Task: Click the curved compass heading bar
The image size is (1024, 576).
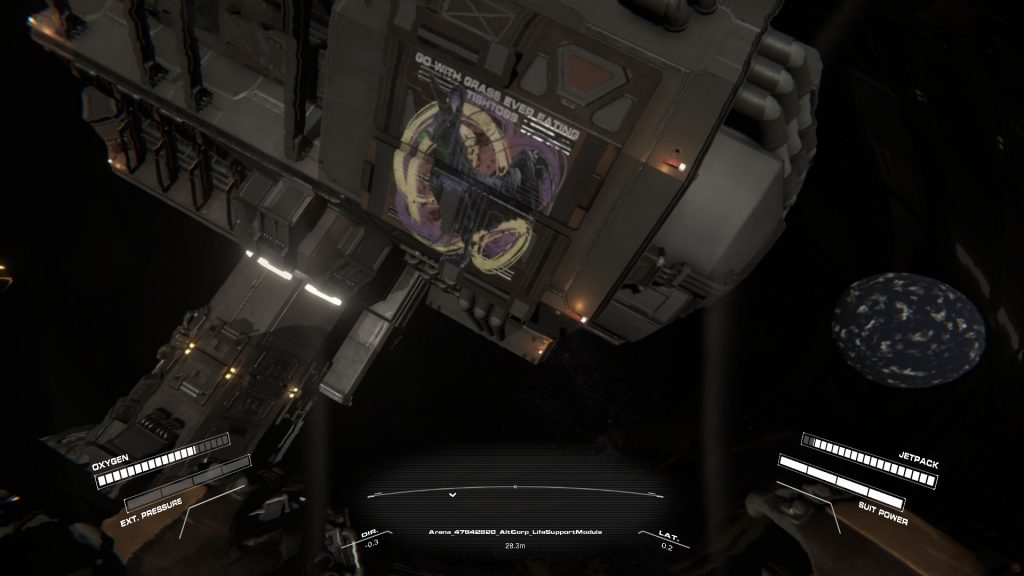Action: click(x=514, y=490)
